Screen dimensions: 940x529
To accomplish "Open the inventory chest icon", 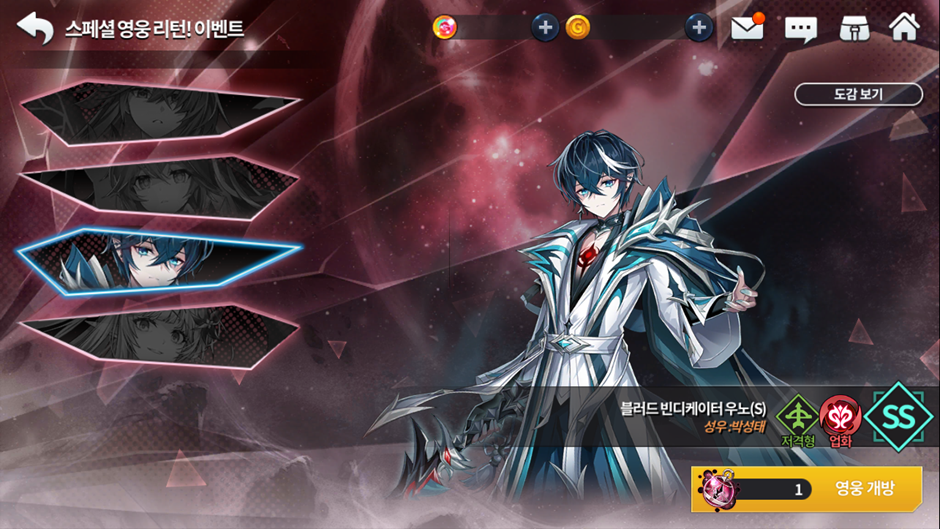I will coord(852,27).
